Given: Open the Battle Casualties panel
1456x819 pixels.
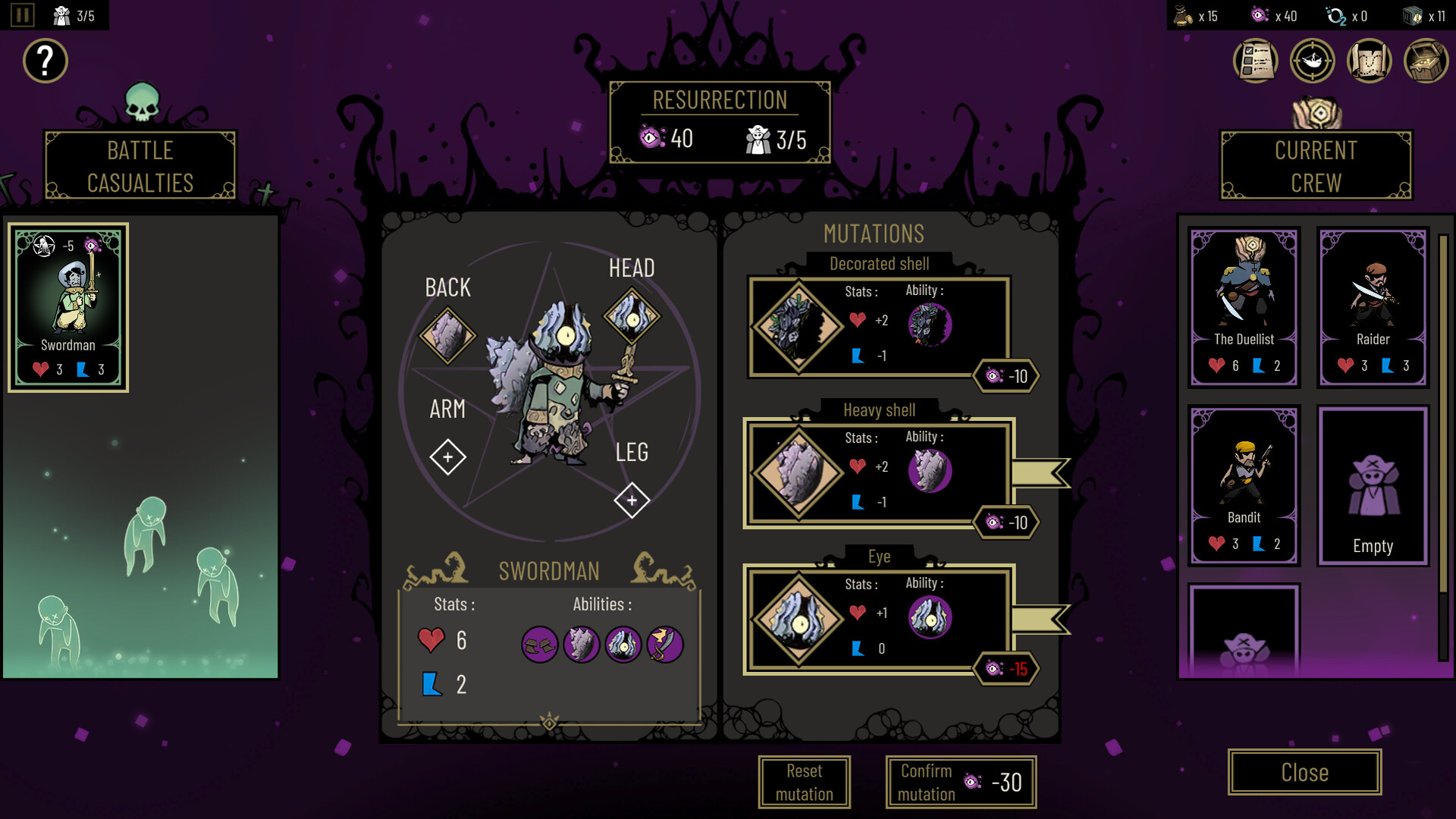Looking at the screenshot, I should click(x=140, y=165).
